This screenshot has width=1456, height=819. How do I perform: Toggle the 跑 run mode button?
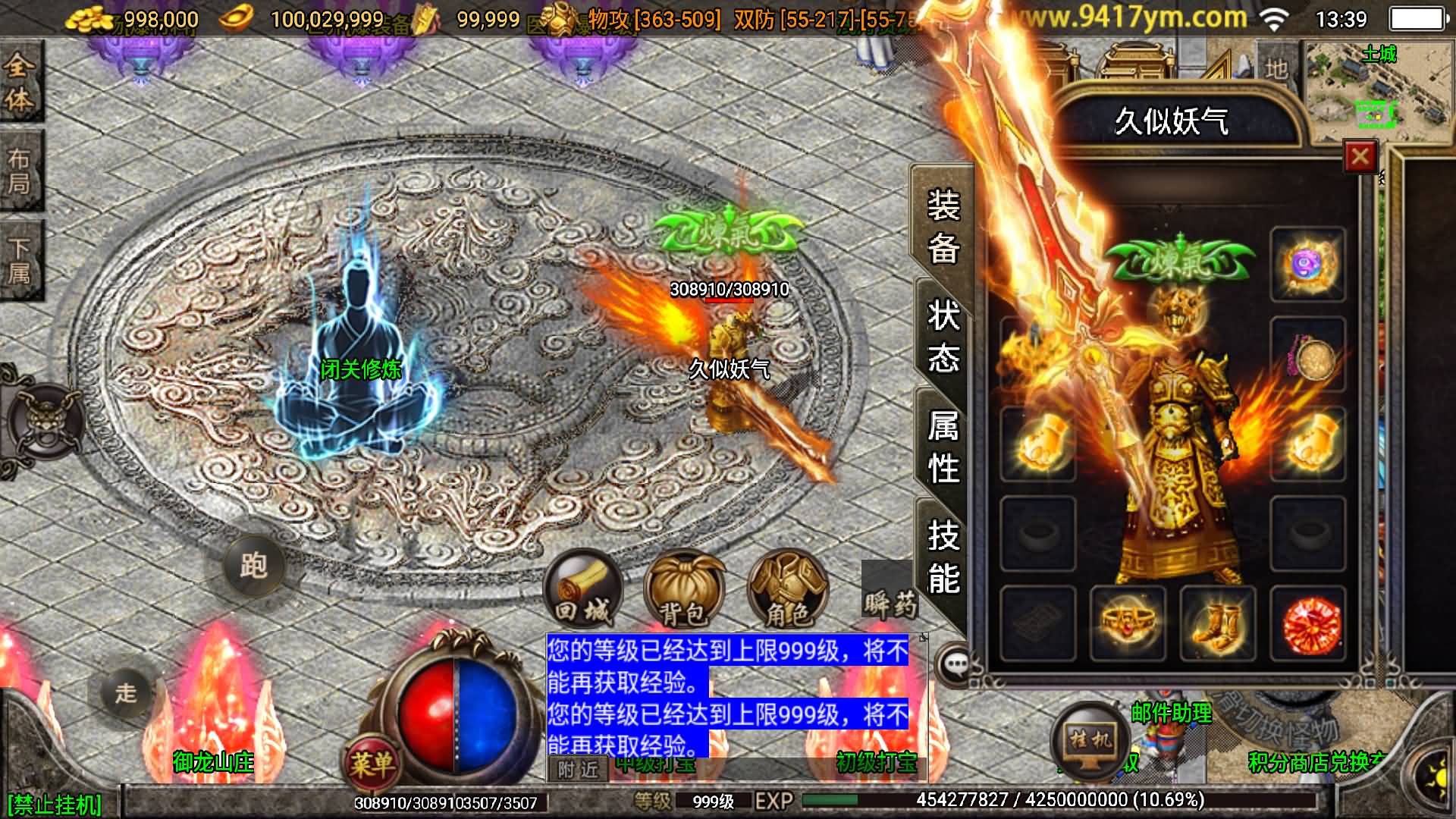(x=253, y=565)
